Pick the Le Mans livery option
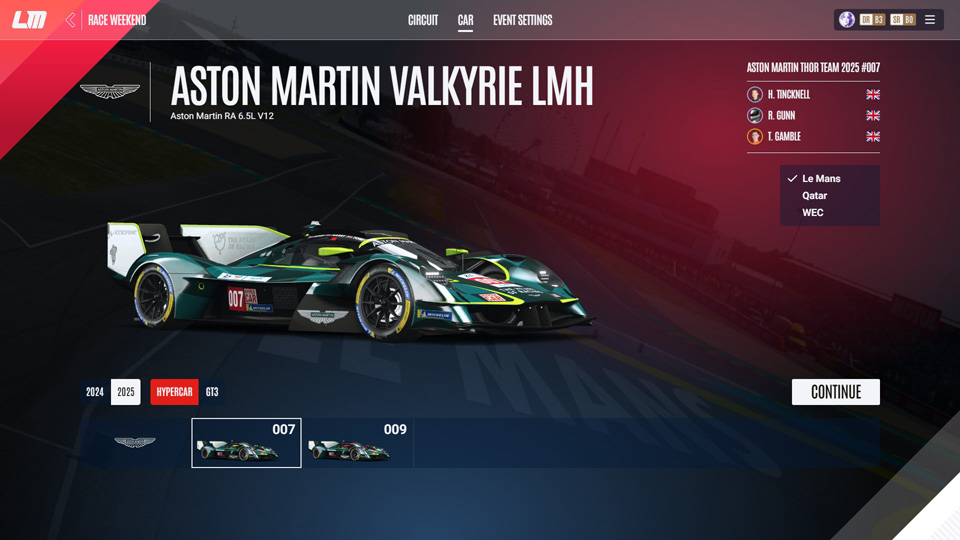 point(820,179)
